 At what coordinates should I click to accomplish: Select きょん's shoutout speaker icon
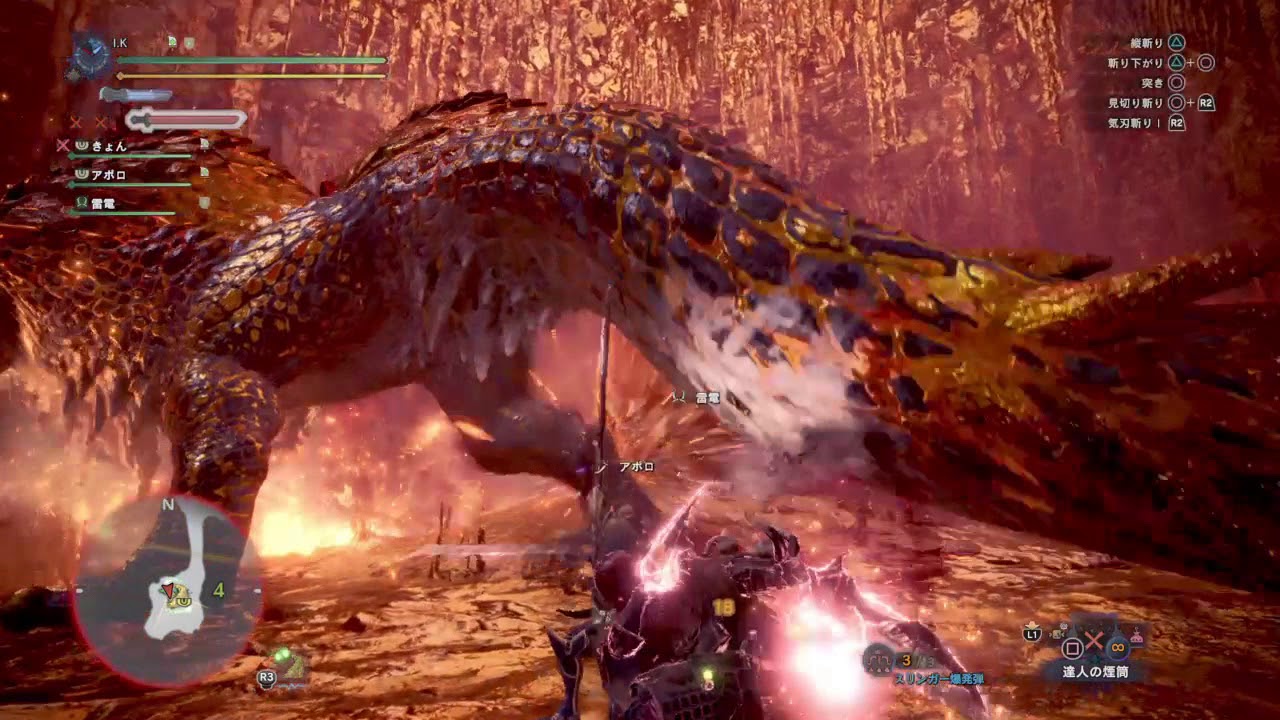[82, 144]
